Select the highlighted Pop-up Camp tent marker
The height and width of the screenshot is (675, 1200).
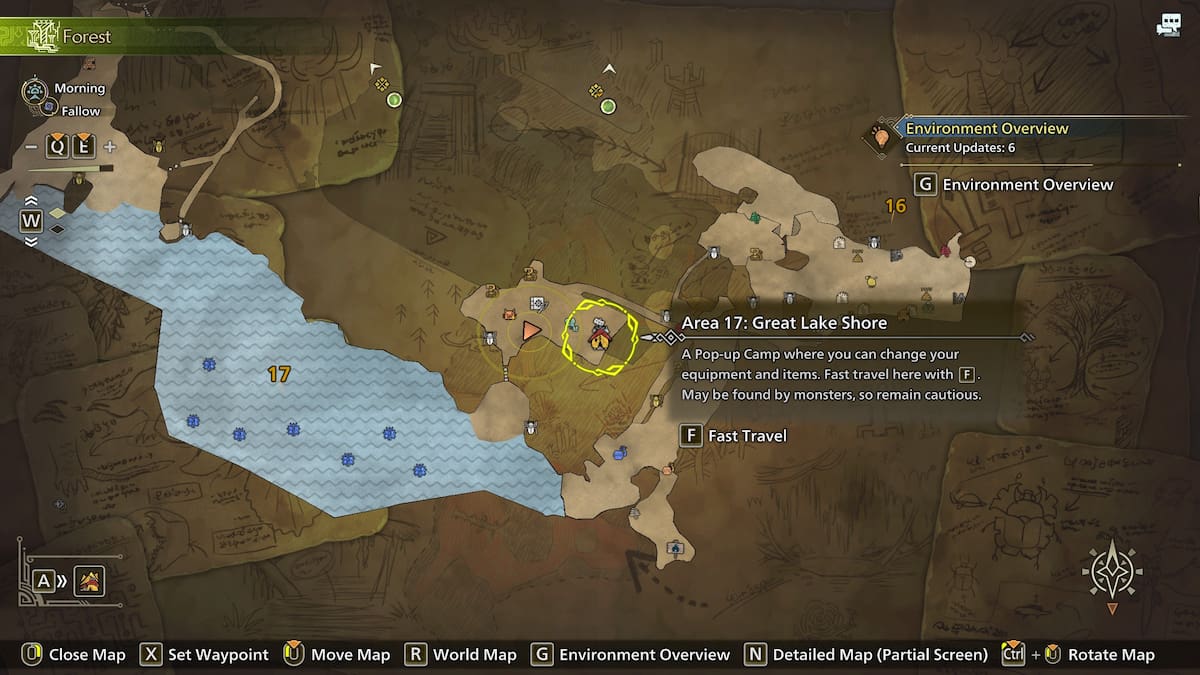598,335
